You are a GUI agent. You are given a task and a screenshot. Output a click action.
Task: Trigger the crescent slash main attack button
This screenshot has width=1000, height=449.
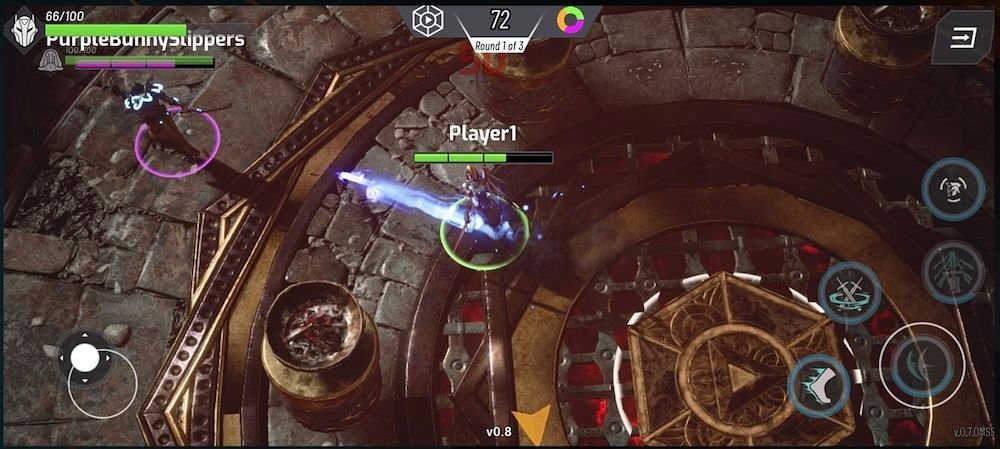(x=921, y=365)
